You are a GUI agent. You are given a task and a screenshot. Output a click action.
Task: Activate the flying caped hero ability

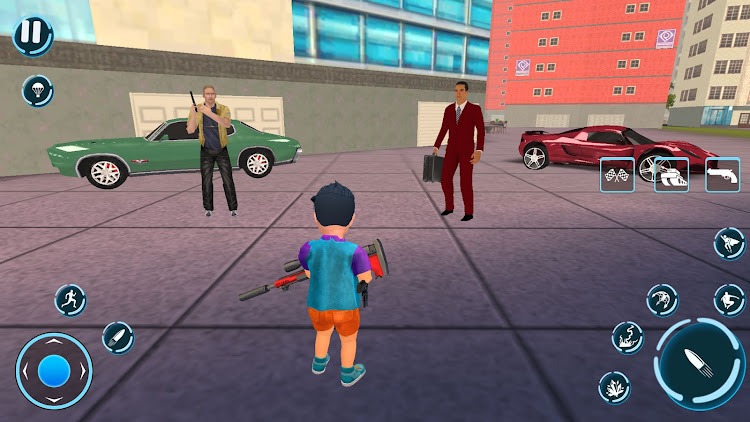(x=730, y=242)
